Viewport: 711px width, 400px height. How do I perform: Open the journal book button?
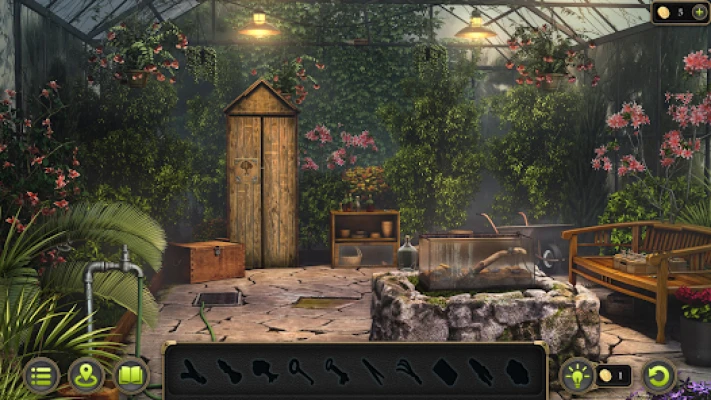[x=131, y=375]
